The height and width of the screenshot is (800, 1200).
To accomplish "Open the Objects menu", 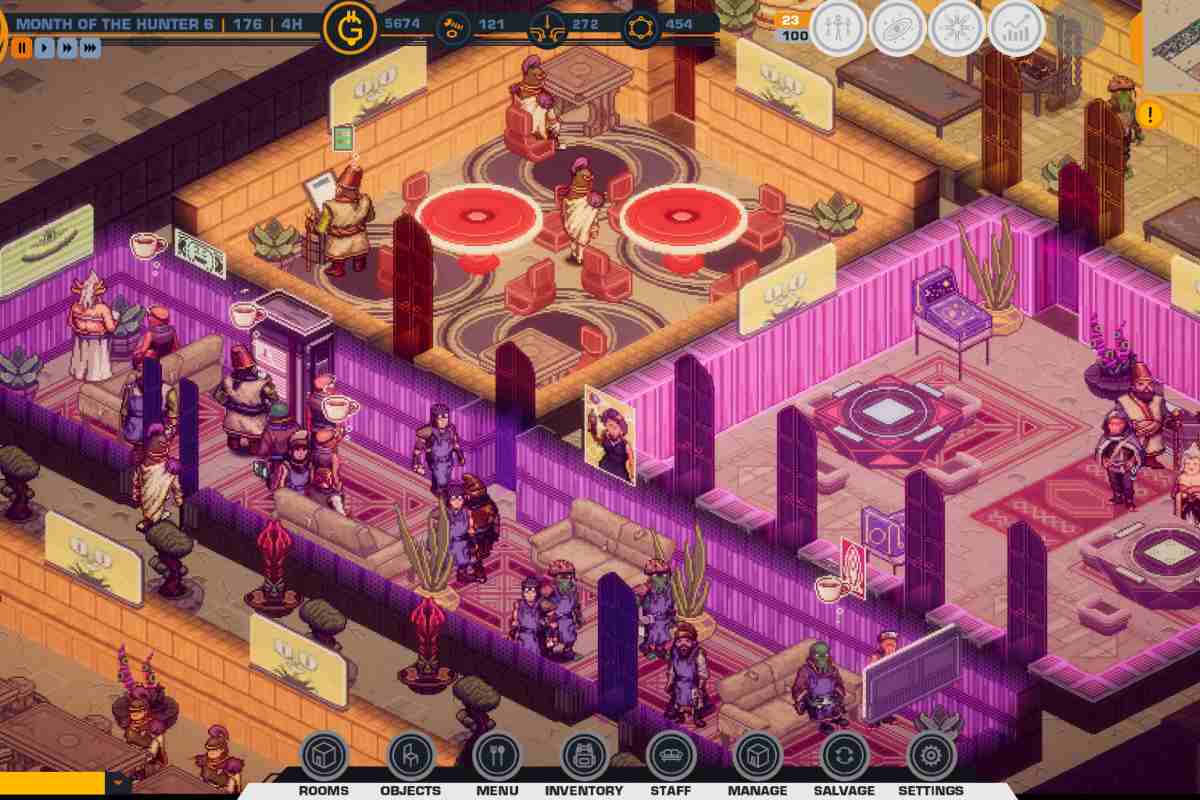I will pos(410,757).
